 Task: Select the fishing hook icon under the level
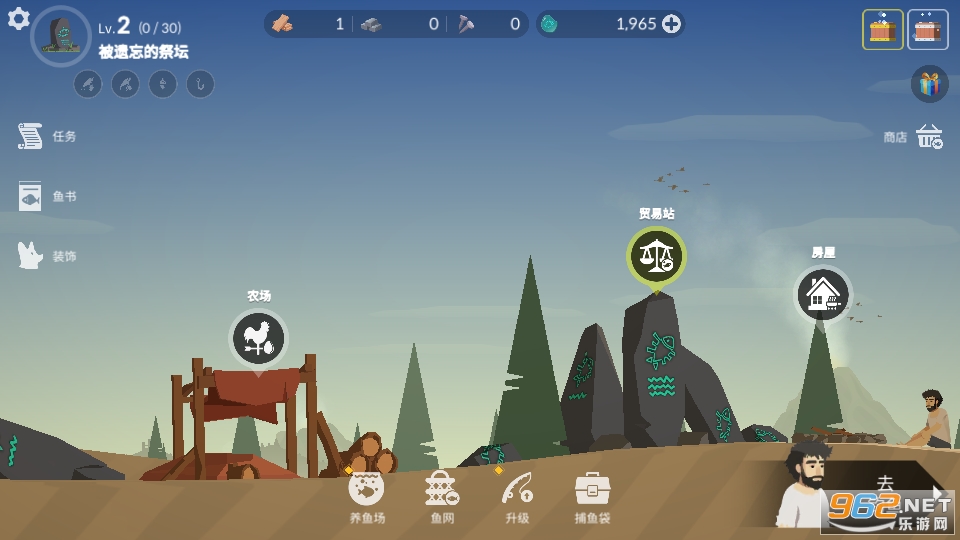(x=200, y=84)
